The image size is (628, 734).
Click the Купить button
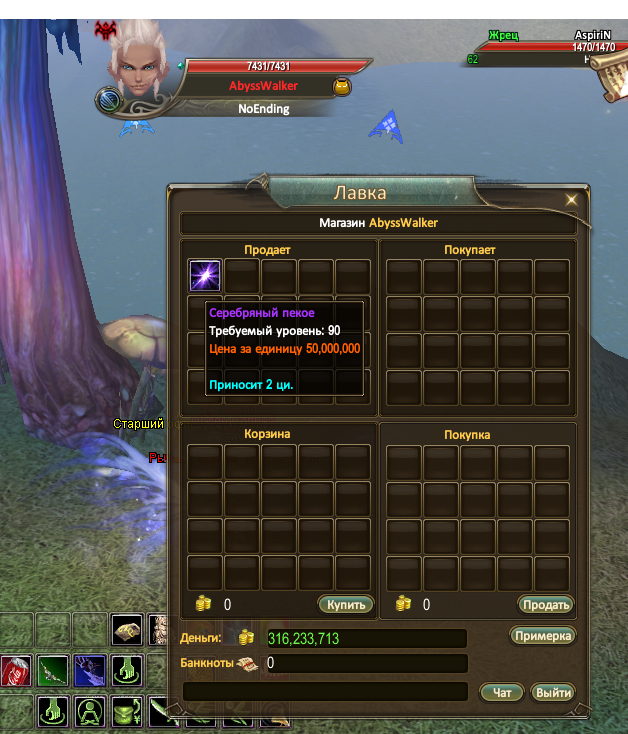(346, 604)
